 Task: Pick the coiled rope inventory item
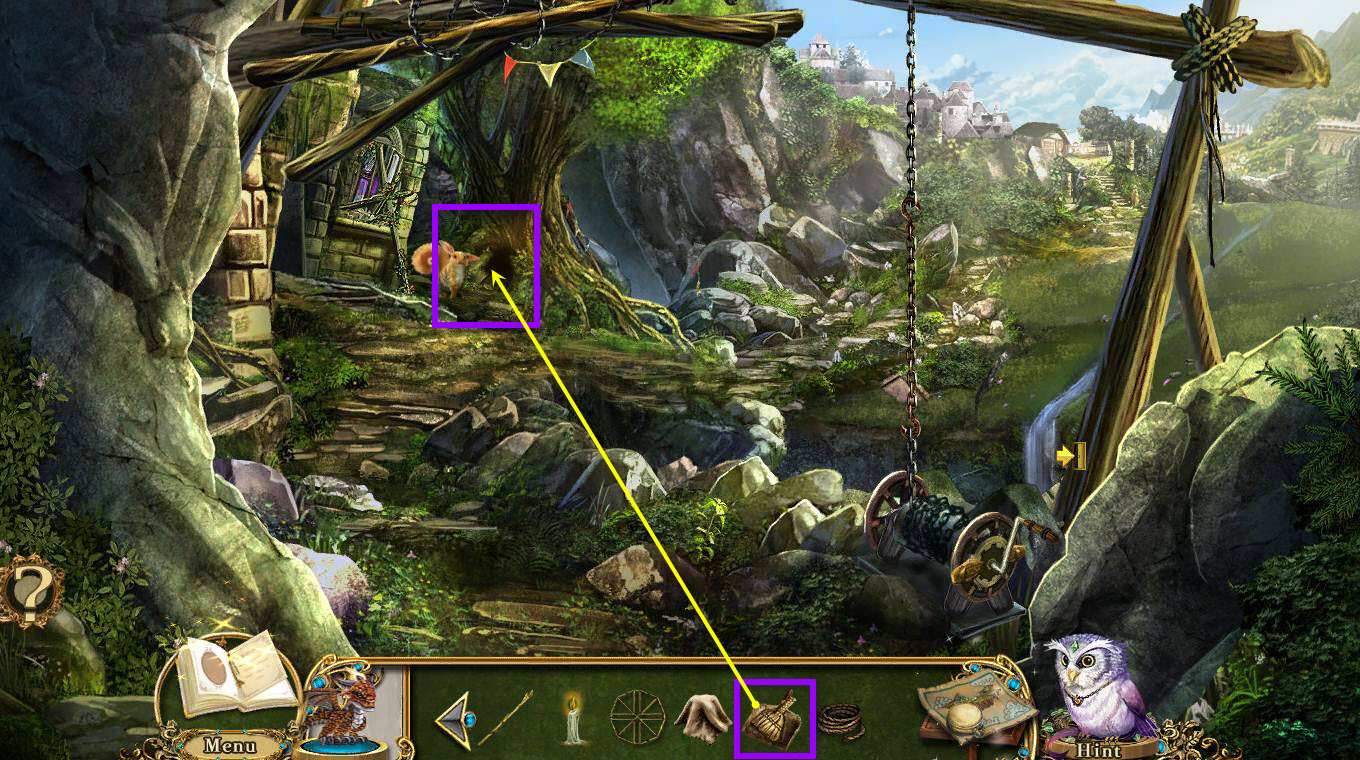842,721
